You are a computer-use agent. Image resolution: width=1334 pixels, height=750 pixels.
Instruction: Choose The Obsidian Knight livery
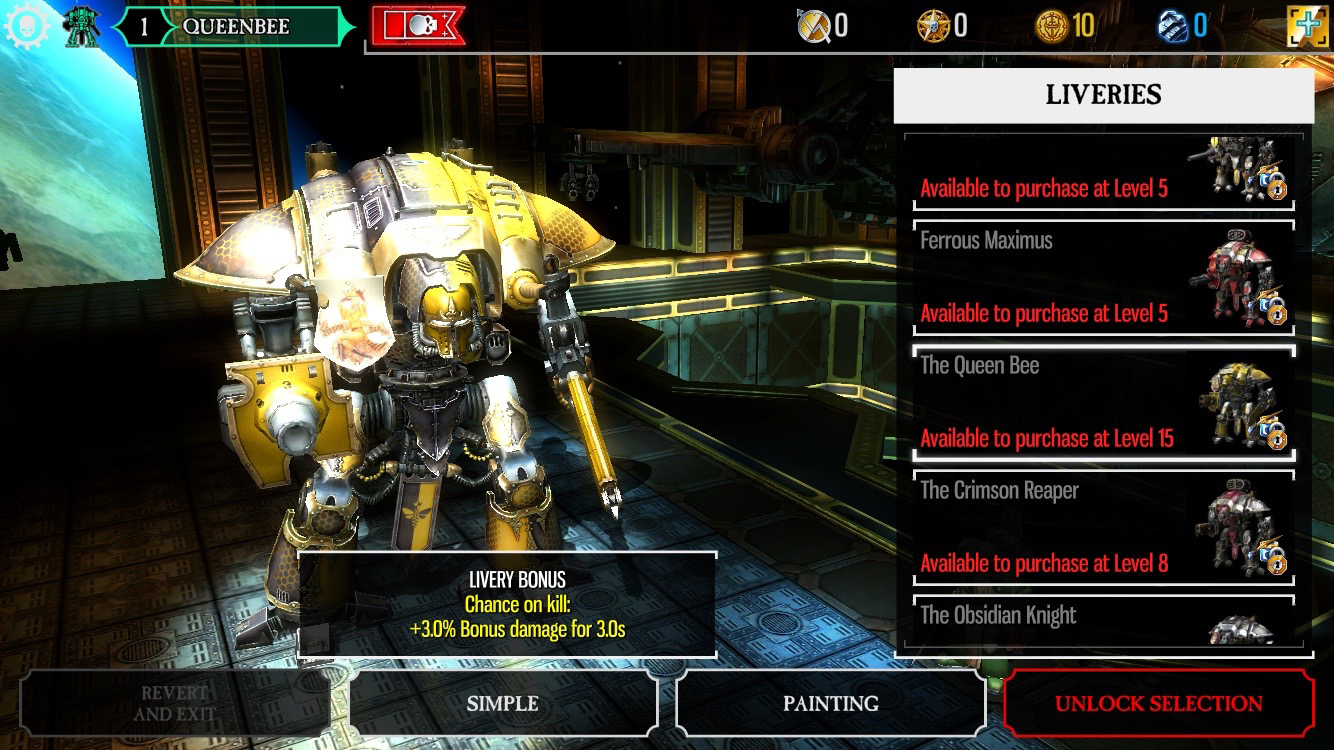[1100, 620]
